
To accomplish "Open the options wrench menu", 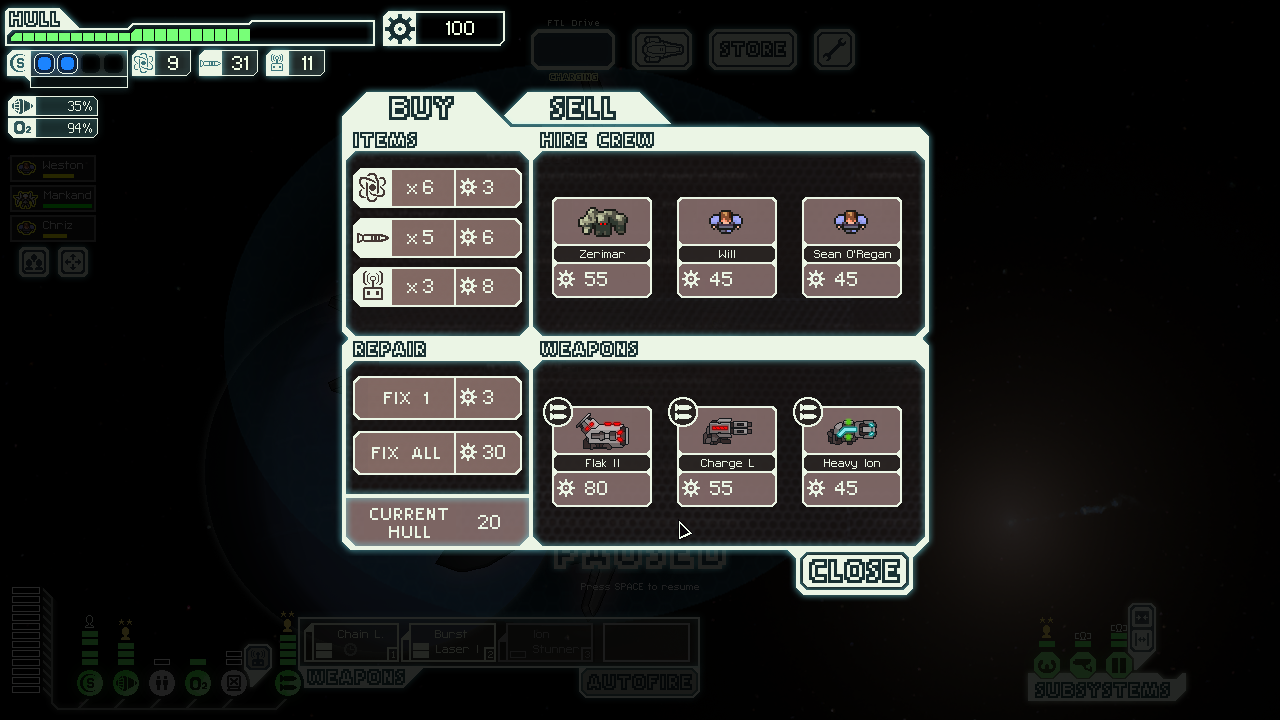I will (834, 49).
